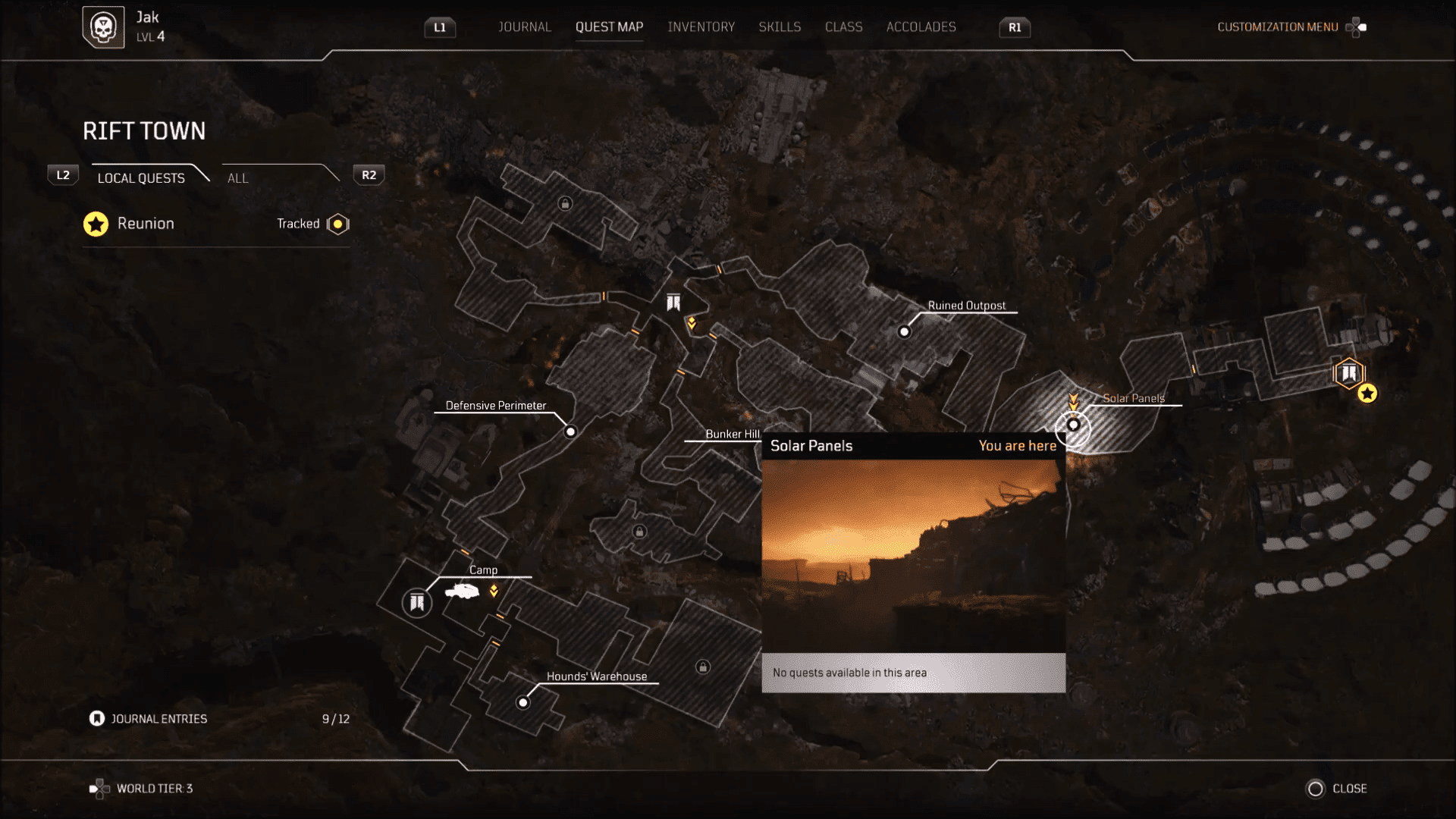Click the World Tier gamepad icon
1456x819 pixels.
99,788
